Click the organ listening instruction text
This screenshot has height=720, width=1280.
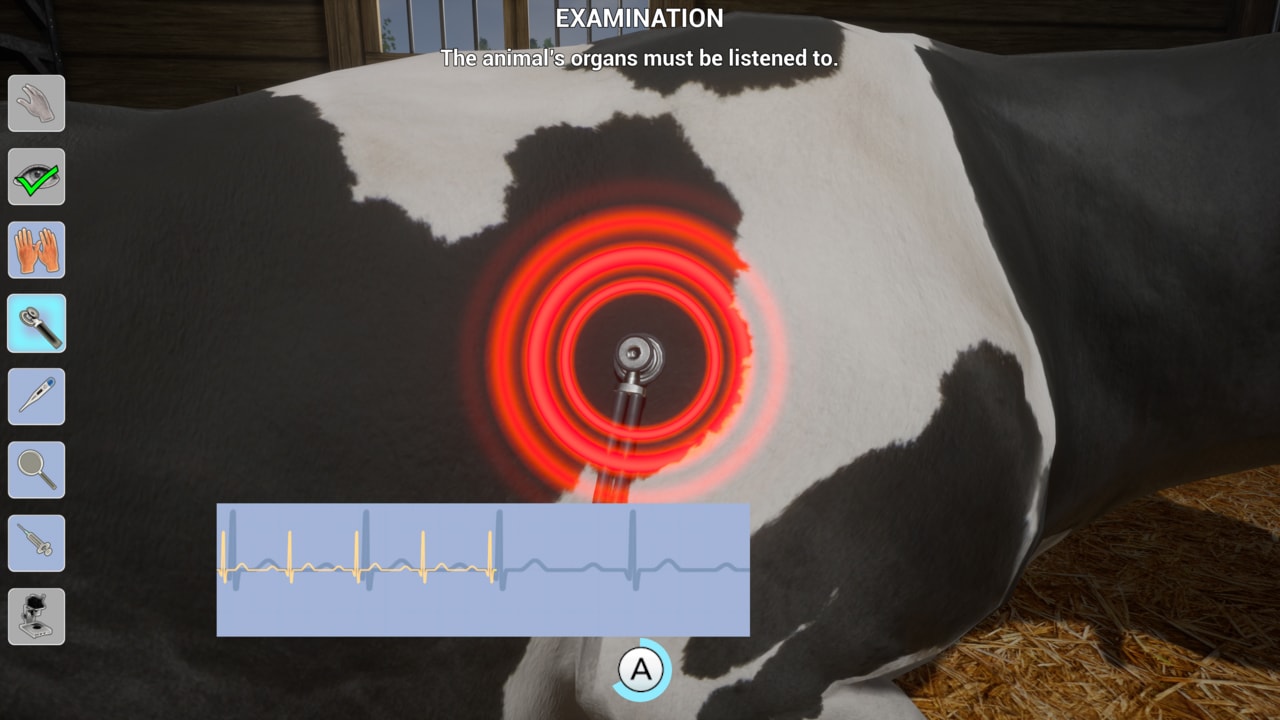tap(639, 58)
